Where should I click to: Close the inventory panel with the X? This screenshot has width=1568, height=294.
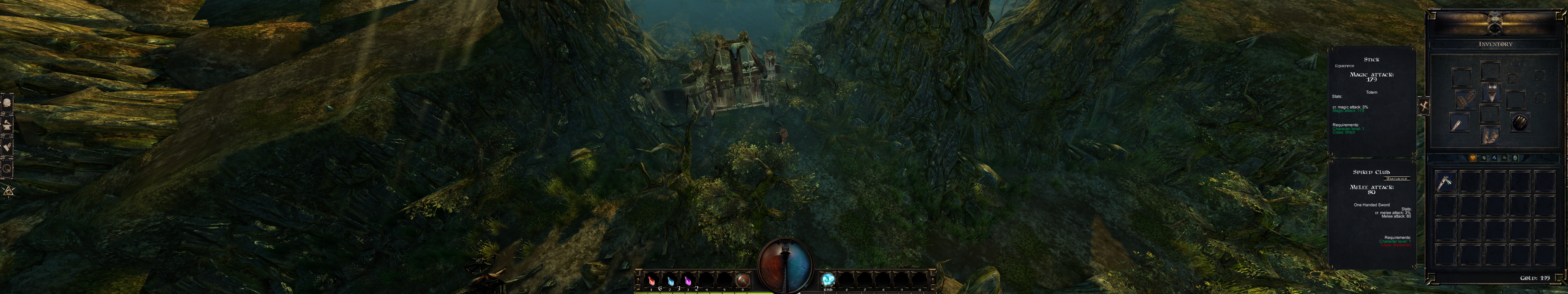tap(1424, 106)
